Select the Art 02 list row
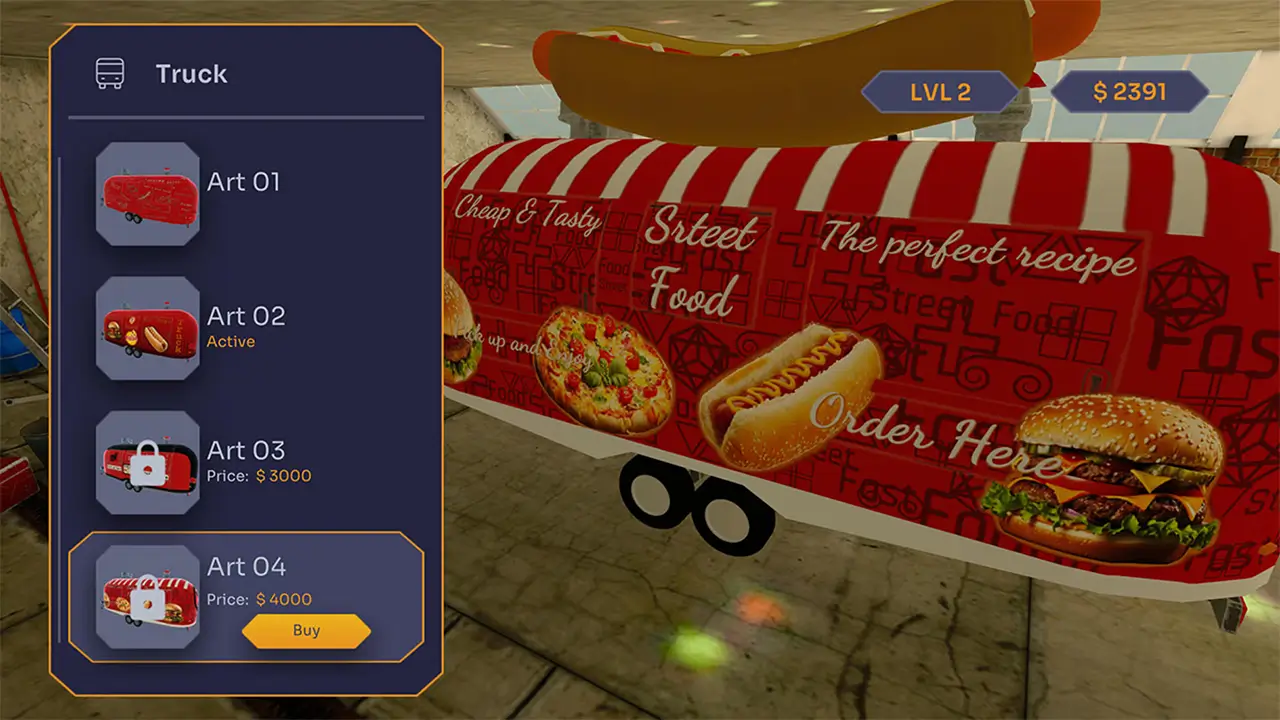 click(x=245, y=330)
